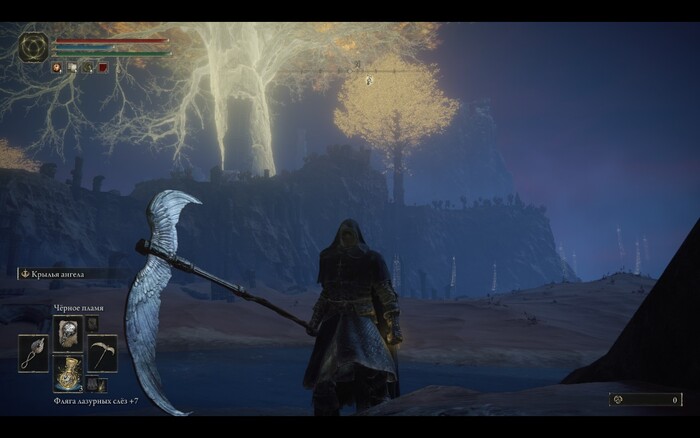Select the scythe right-hand weapon slot
The height and width of the screenshot is (438, 700).
(101, 353)
